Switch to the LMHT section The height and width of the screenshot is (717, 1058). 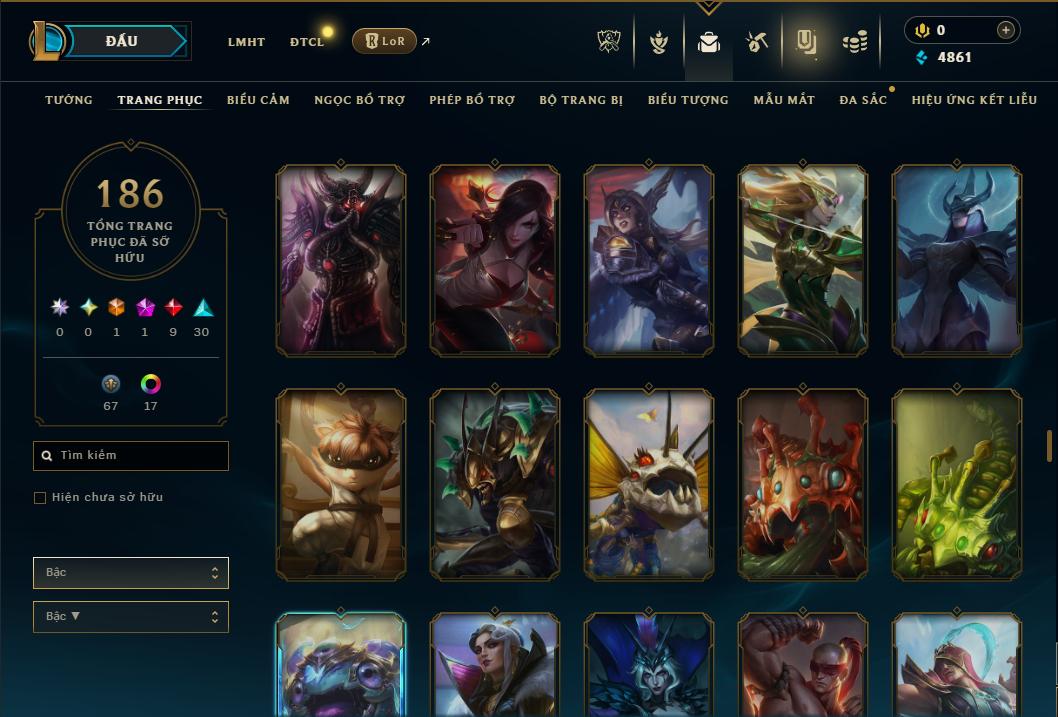(x=246, y=42)
